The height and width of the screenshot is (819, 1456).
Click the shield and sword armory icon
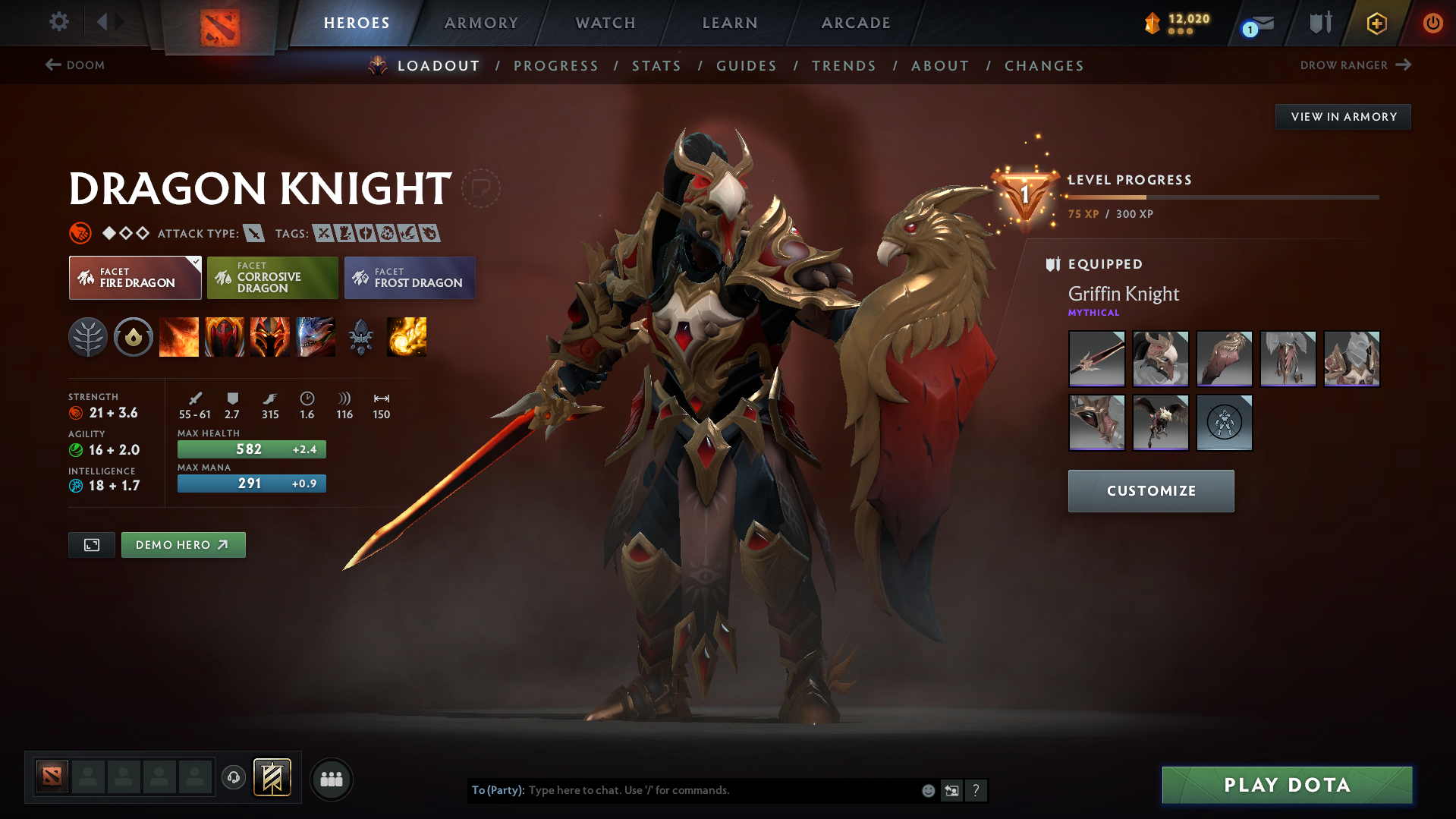pos(1319,23)
